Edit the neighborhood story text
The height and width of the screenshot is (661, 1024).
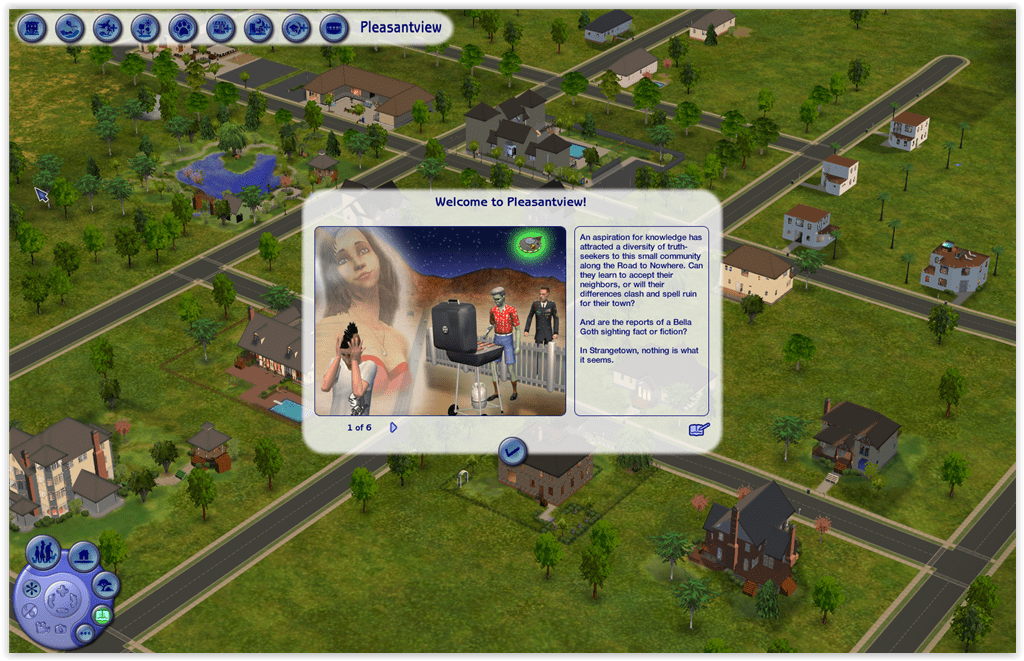pyautogui.click(x=699, y=429)
